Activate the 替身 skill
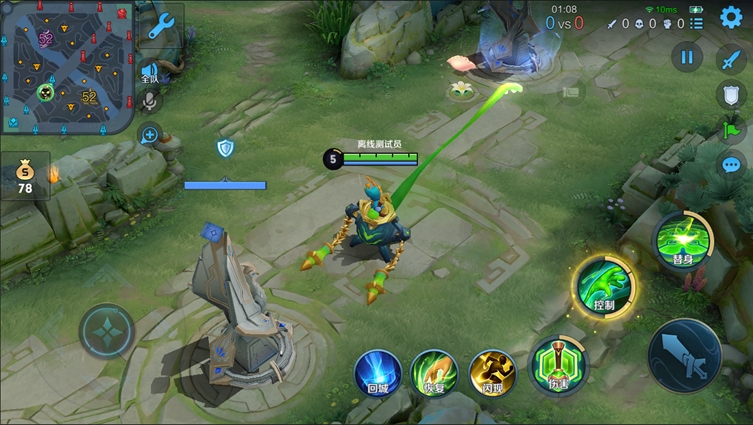 click(x=683, y=240)
